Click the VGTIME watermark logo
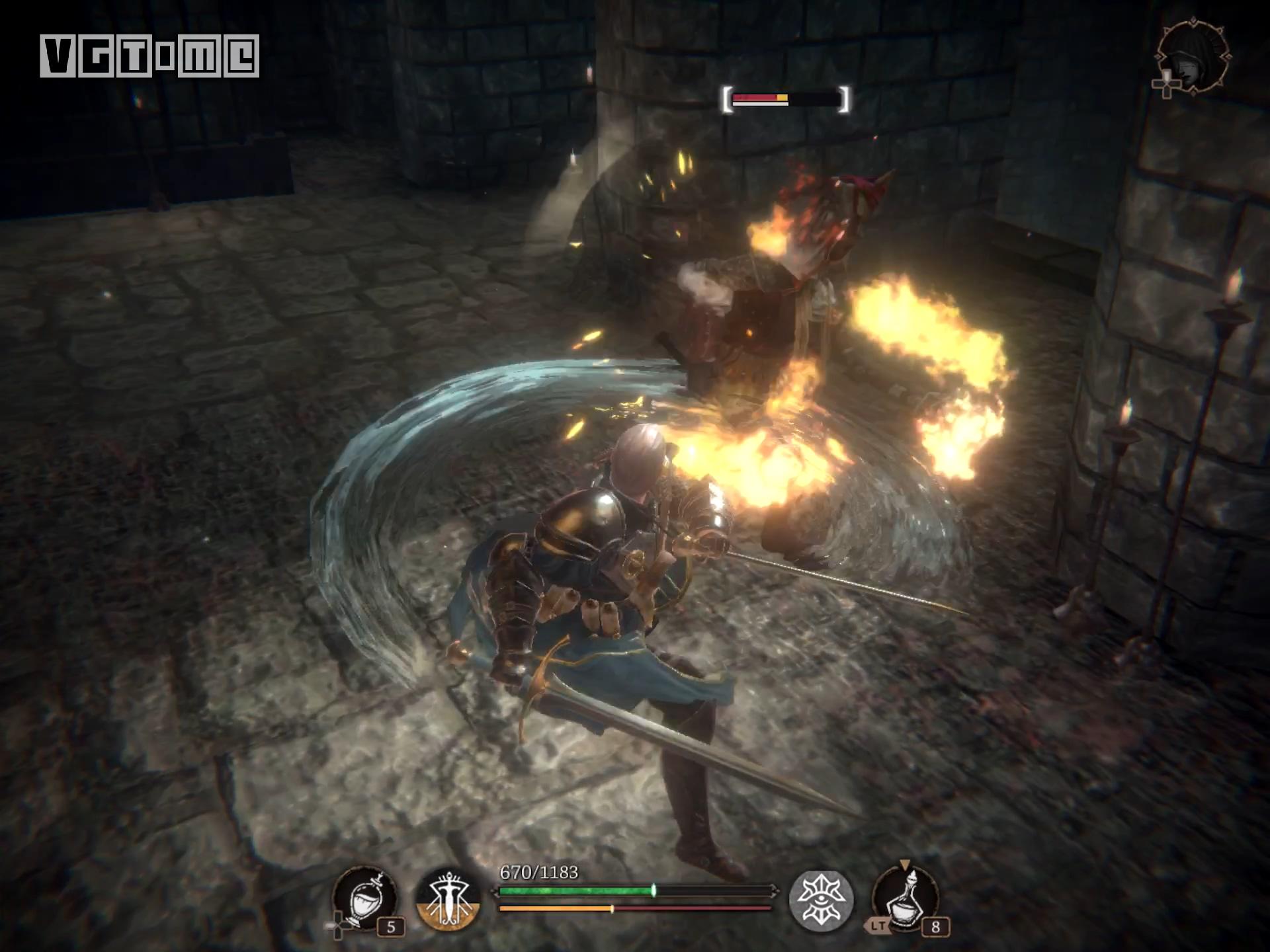Screen dimensions: 1270x952 click(149, 56)
